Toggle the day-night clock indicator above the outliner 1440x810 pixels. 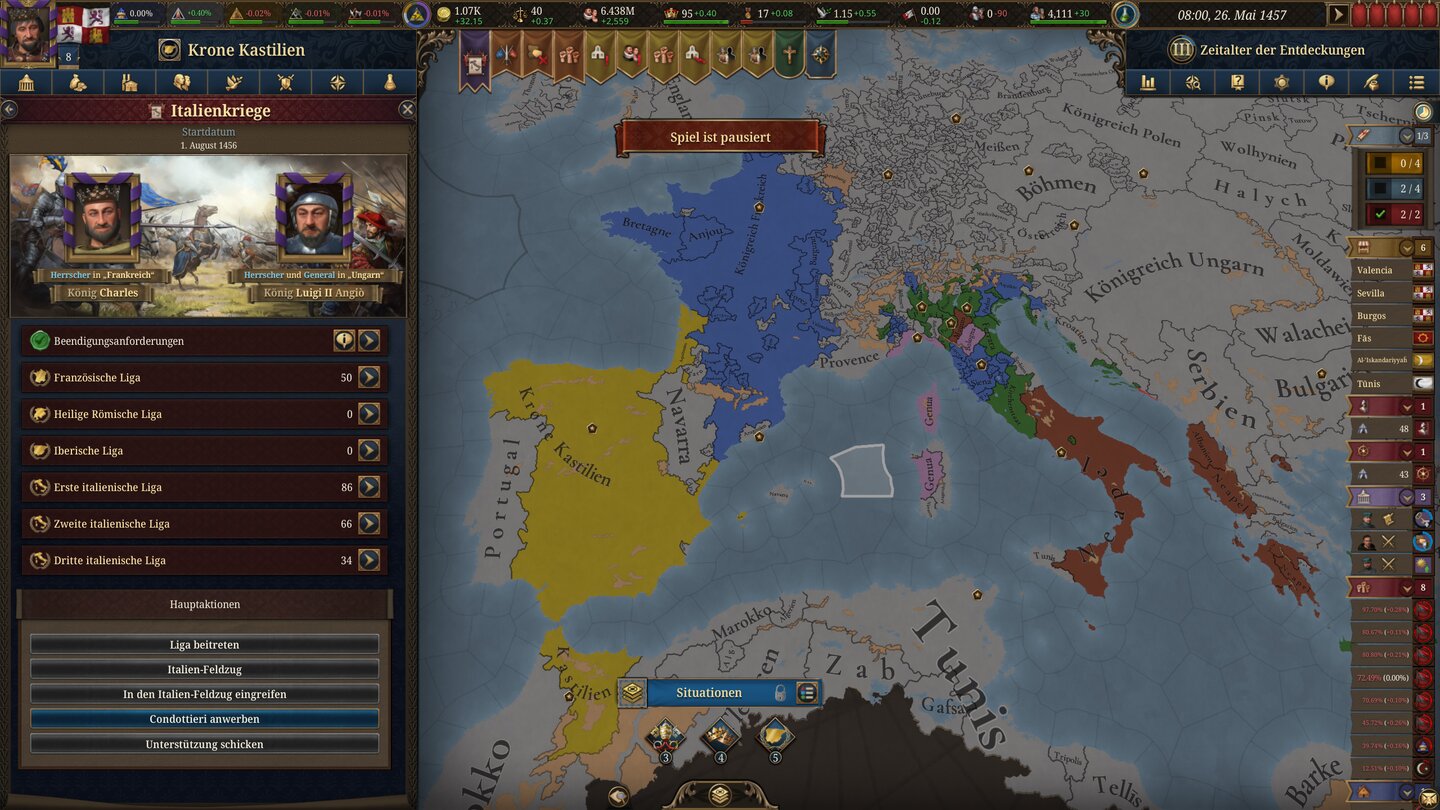(x=1424, y=112)
